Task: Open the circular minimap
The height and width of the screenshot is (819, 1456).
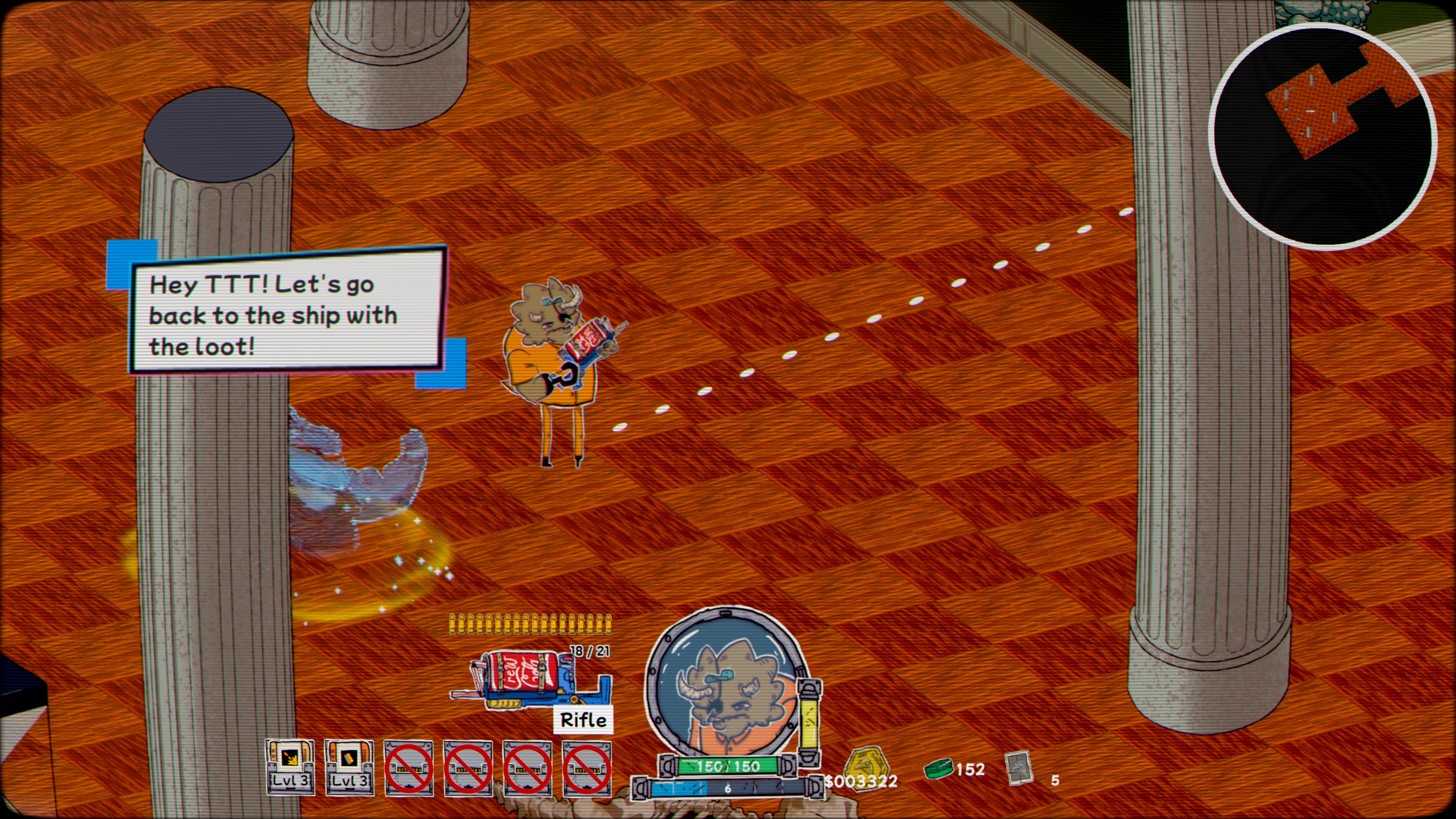Action: [1322, 136]
